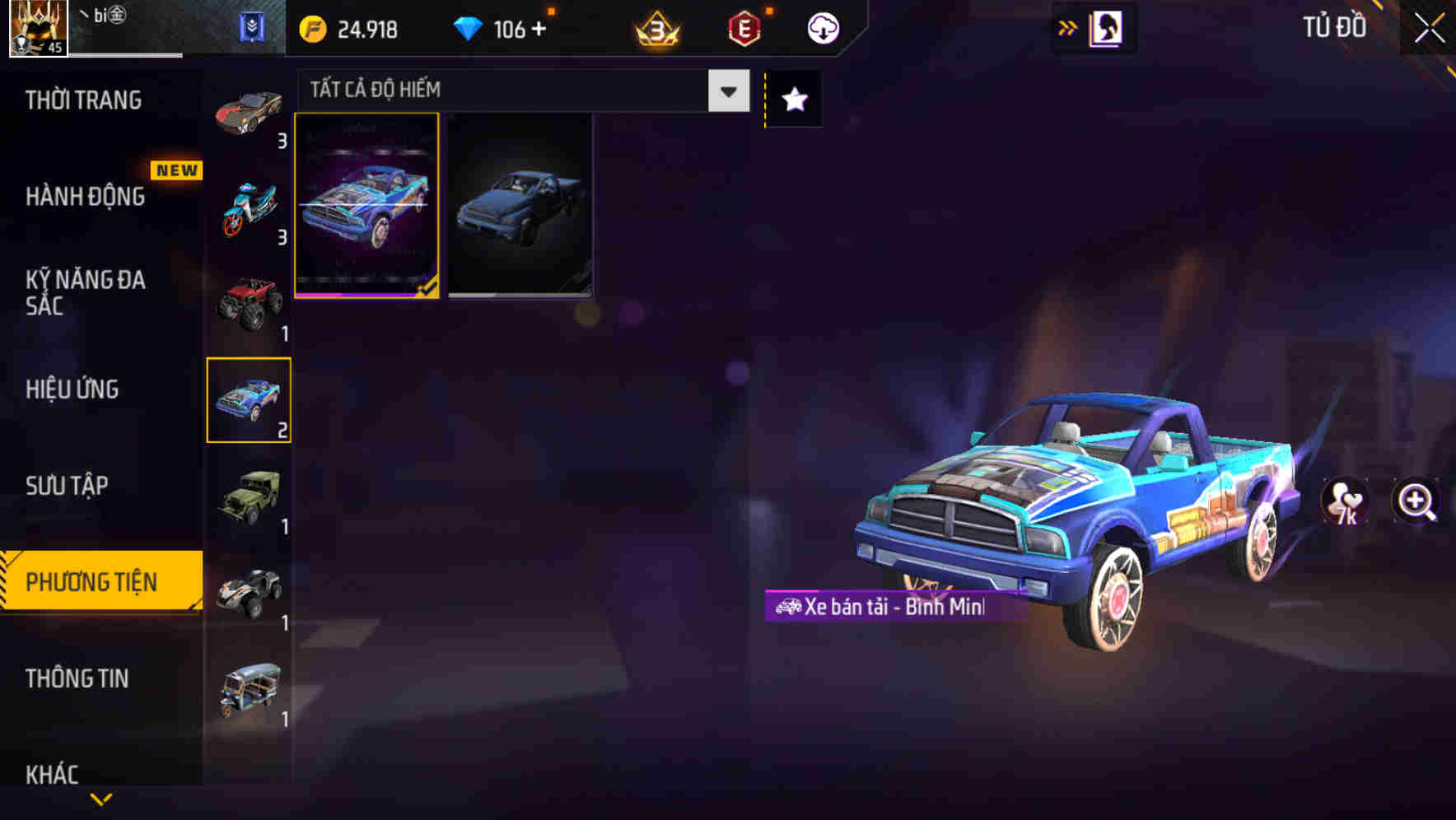This screenshot has height=820, width=1456.
Task: Click the 7k likes heart icon
Action: pos(1344,503)
